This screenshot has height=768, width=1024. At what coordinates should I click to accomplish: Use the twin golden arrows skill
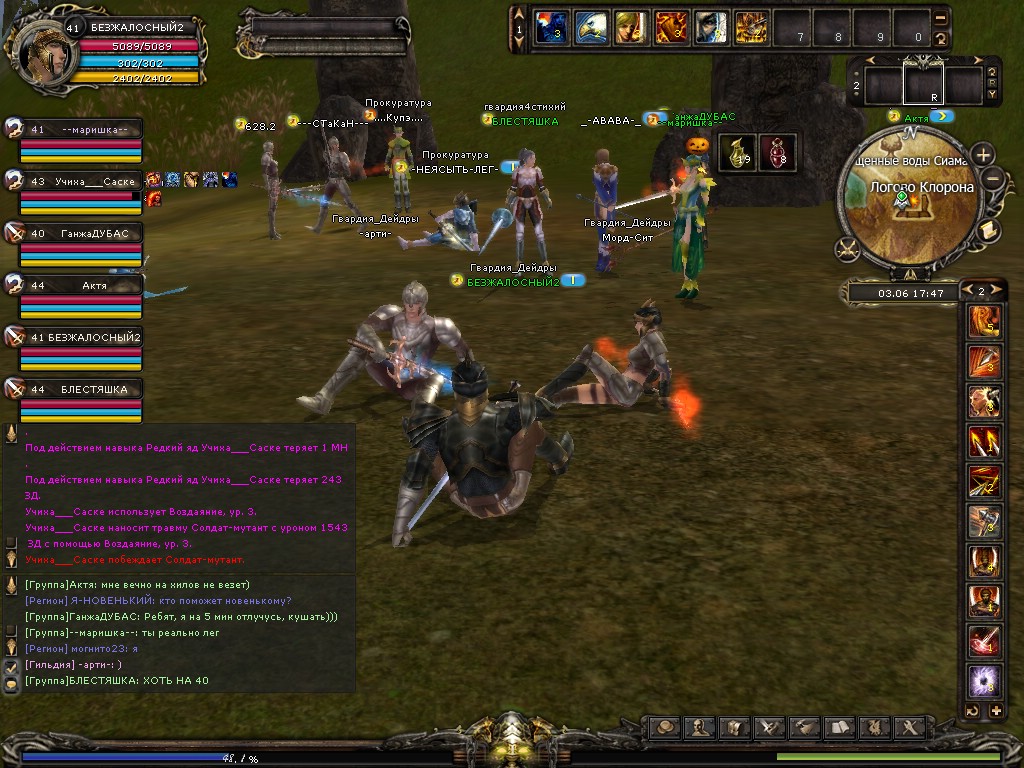click(x=985, y=441)
